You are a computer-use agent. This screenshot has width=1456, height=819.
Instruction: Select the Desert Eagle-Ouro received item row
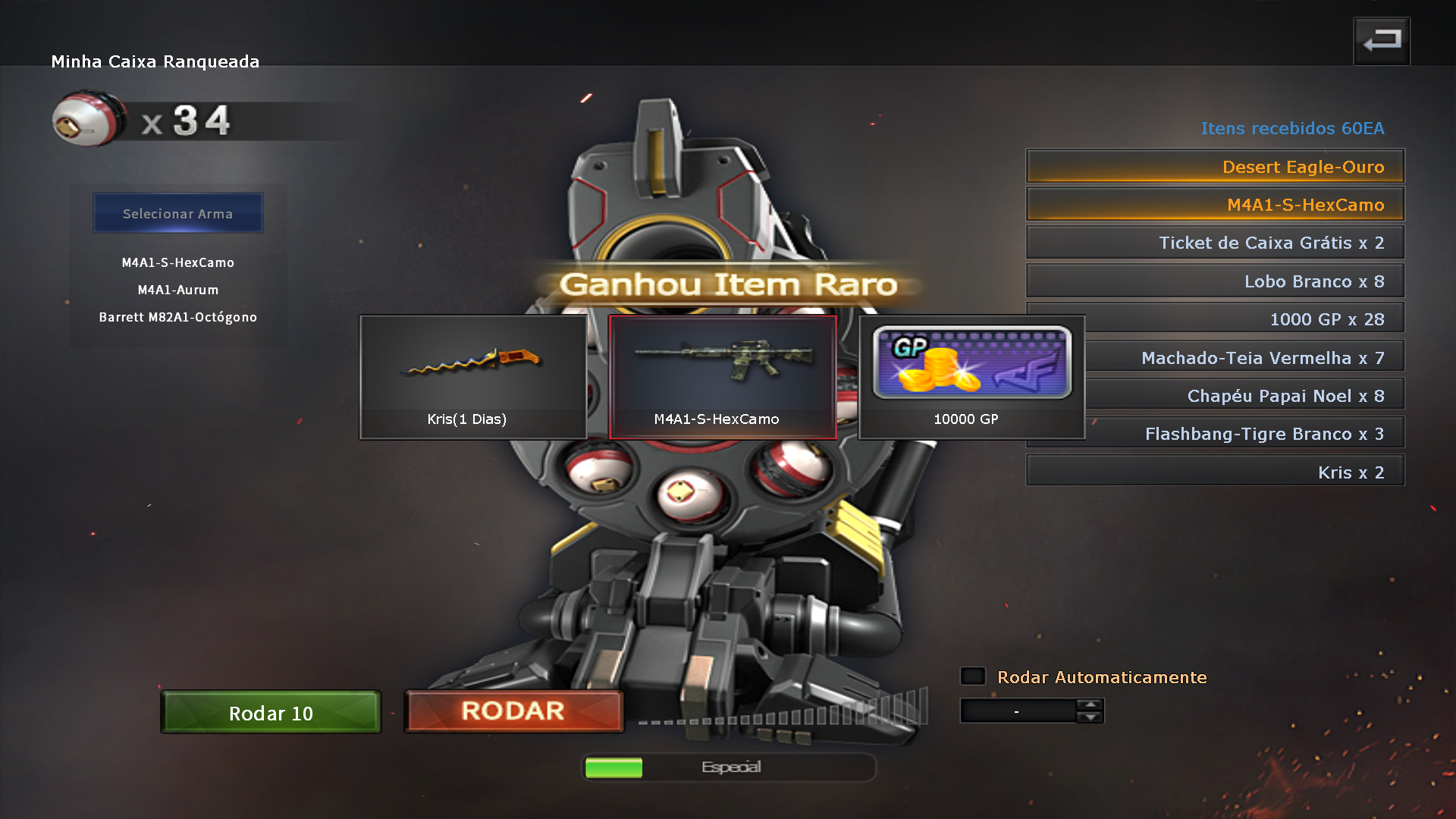point(1215,166)
